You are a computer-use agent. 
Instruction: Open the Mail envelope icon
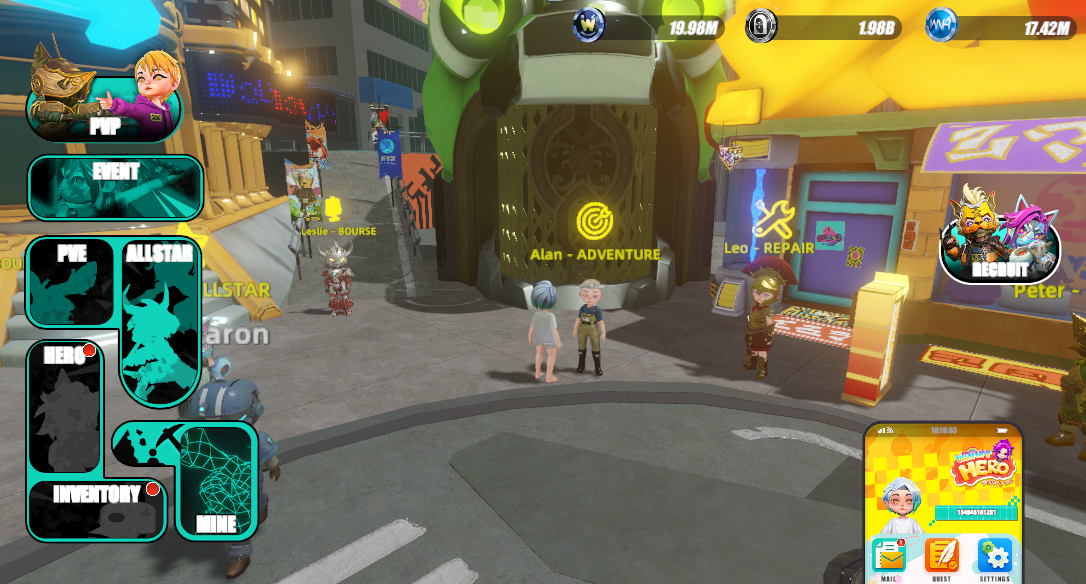coord(888,555)
